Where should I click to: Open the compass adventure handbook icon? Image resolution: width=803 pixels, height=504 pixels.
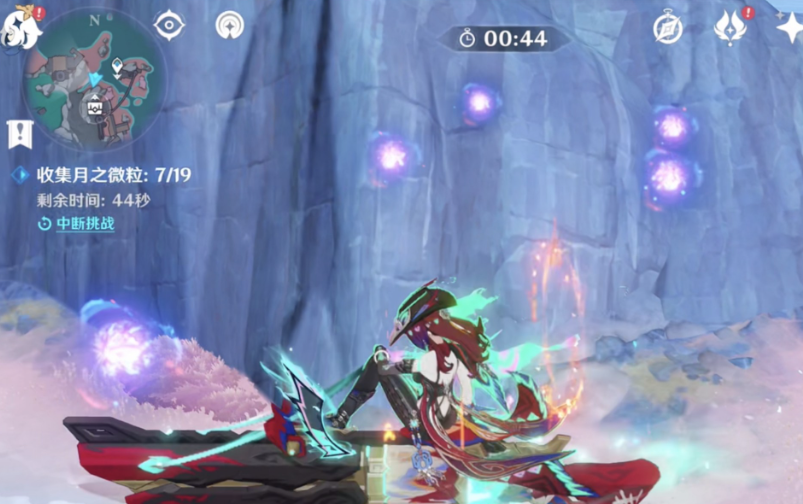668,28
